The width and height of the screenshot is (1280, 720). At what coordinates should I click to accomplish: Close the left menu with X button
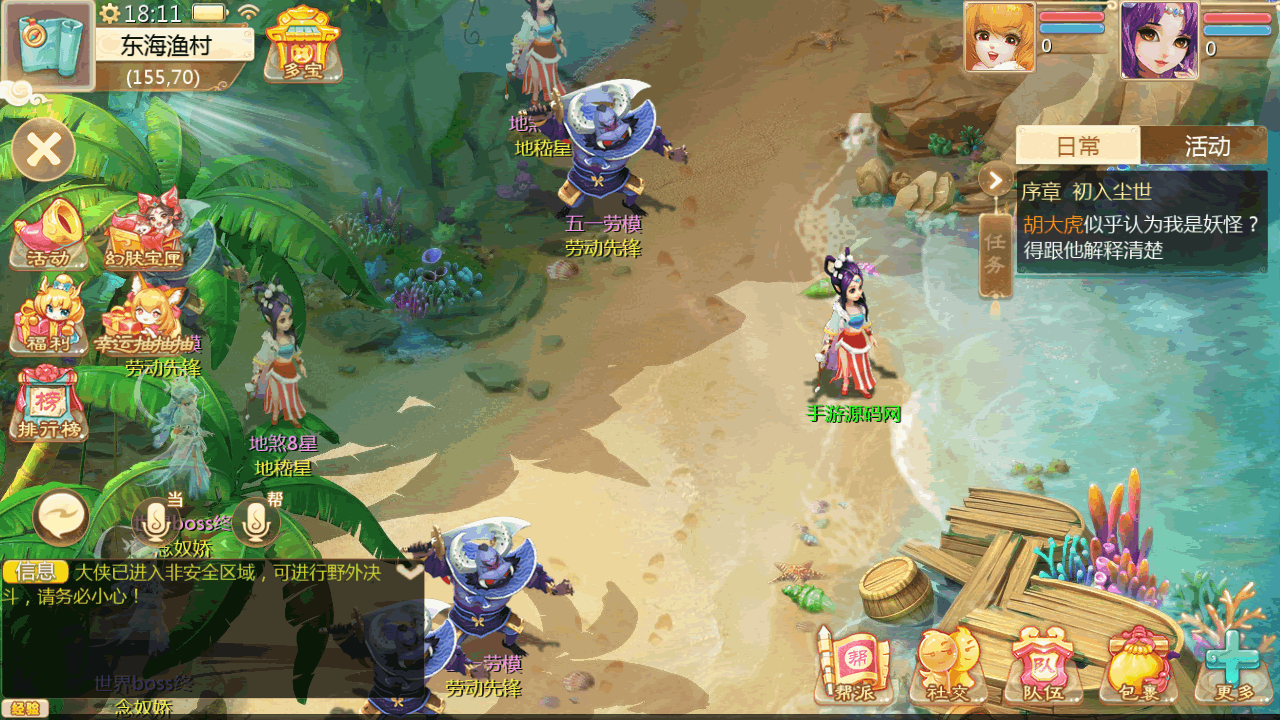point(44,150)
